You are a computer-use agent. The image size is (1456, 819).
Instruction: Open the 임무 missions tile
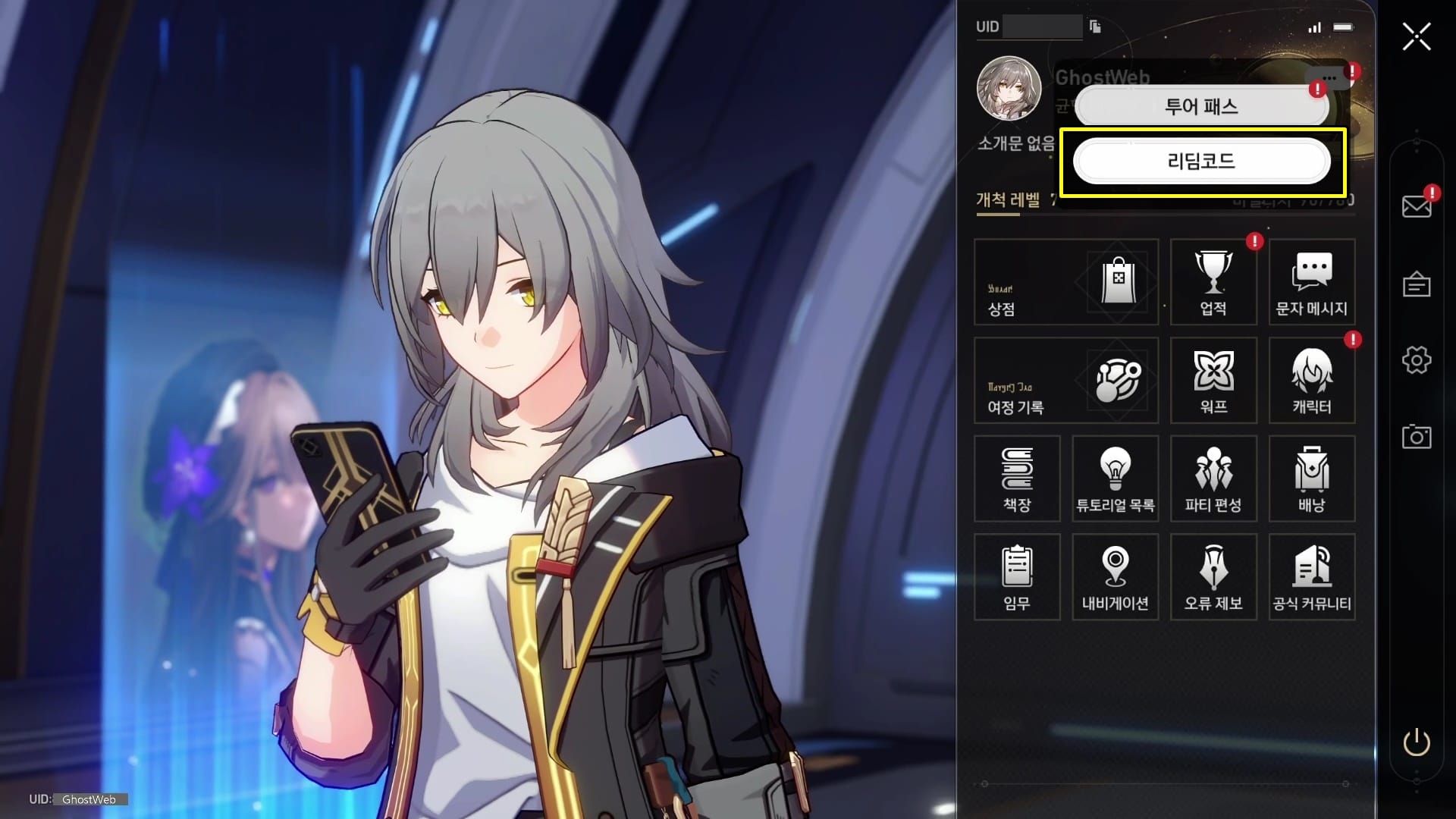click(x=1017, y=577)
